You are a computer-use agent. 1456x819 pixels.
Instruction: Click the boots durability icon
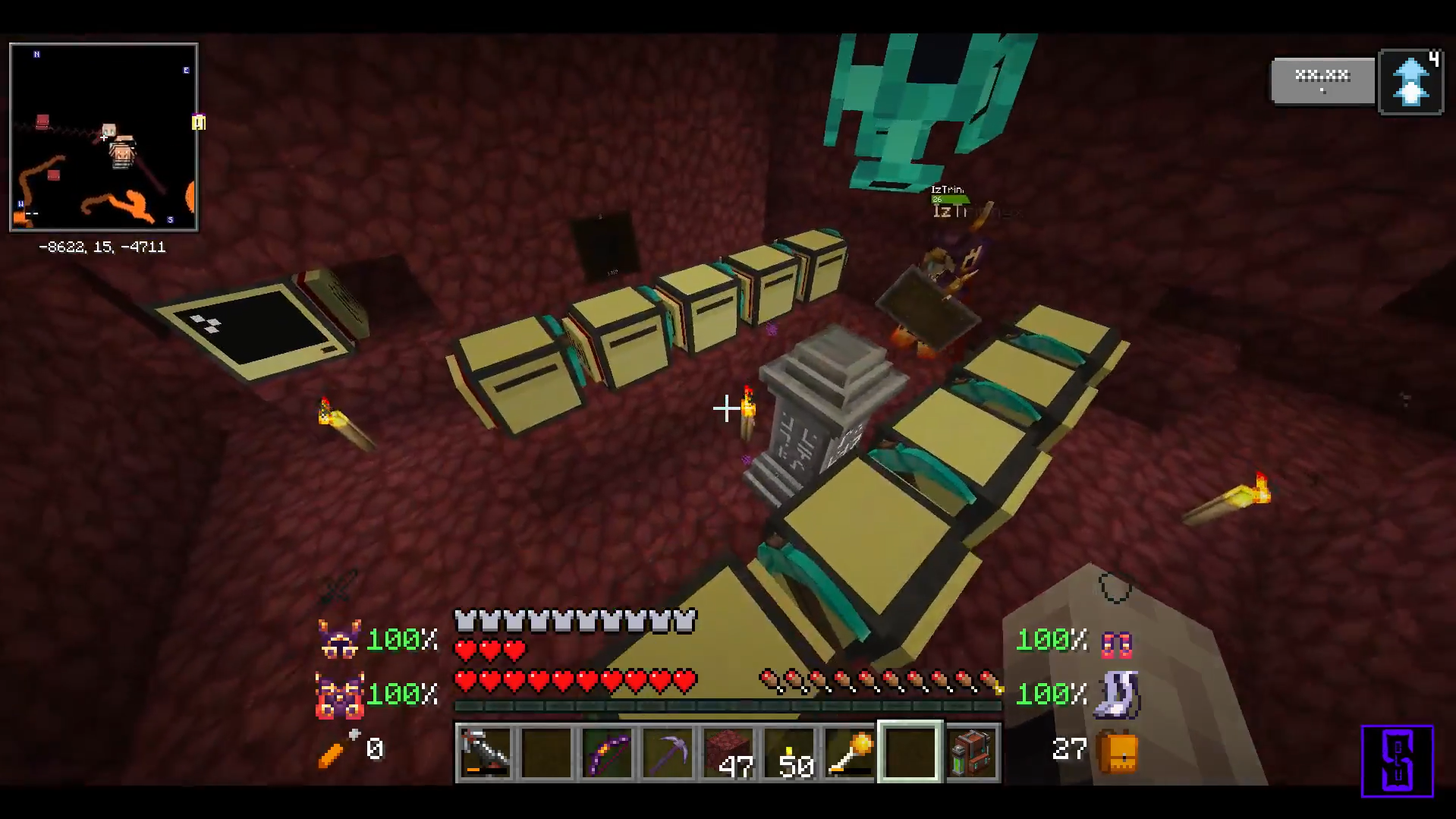pyautogui.click(x=1118, y=695)
